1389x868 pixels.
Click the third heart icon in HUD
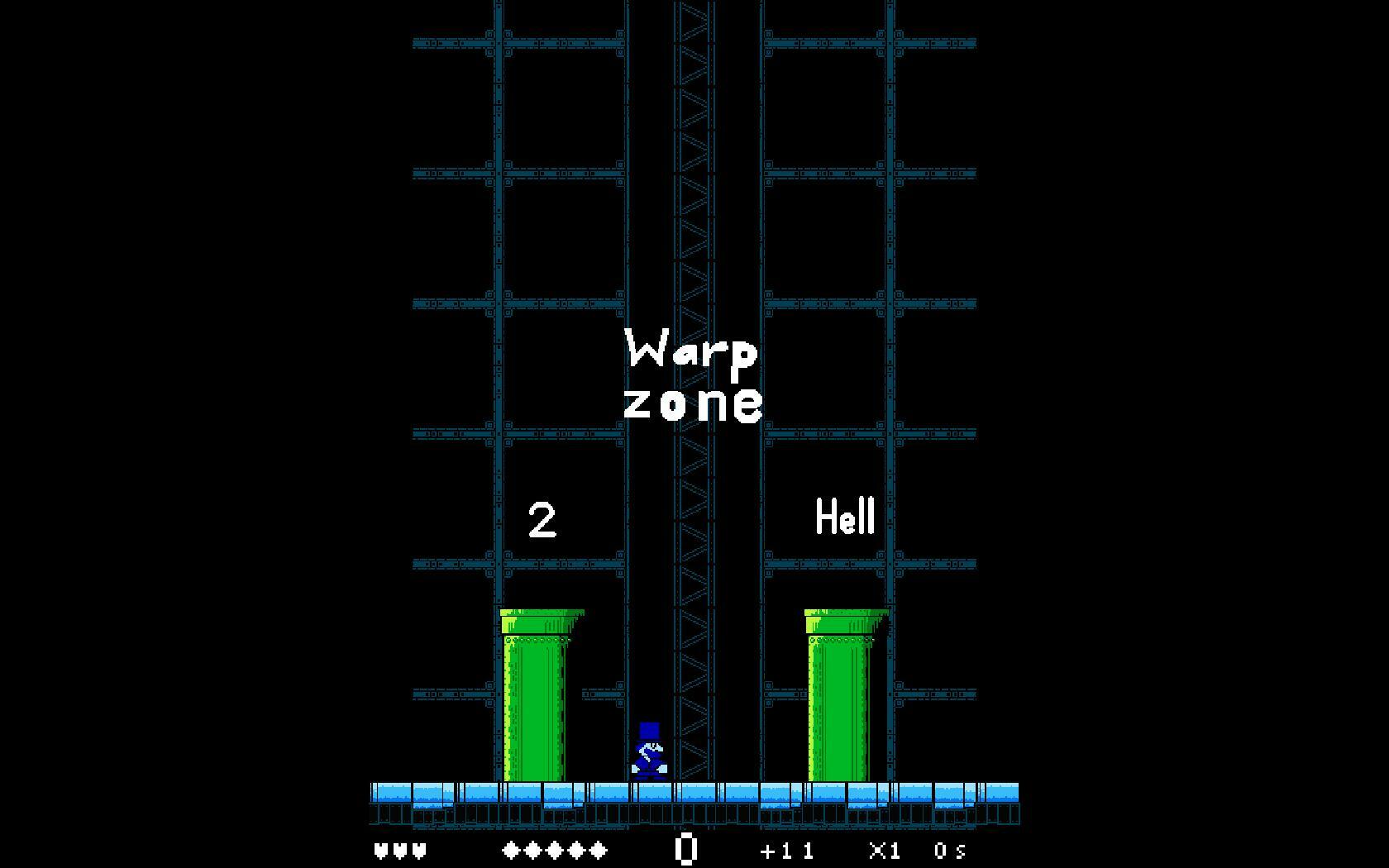(418, 849)
